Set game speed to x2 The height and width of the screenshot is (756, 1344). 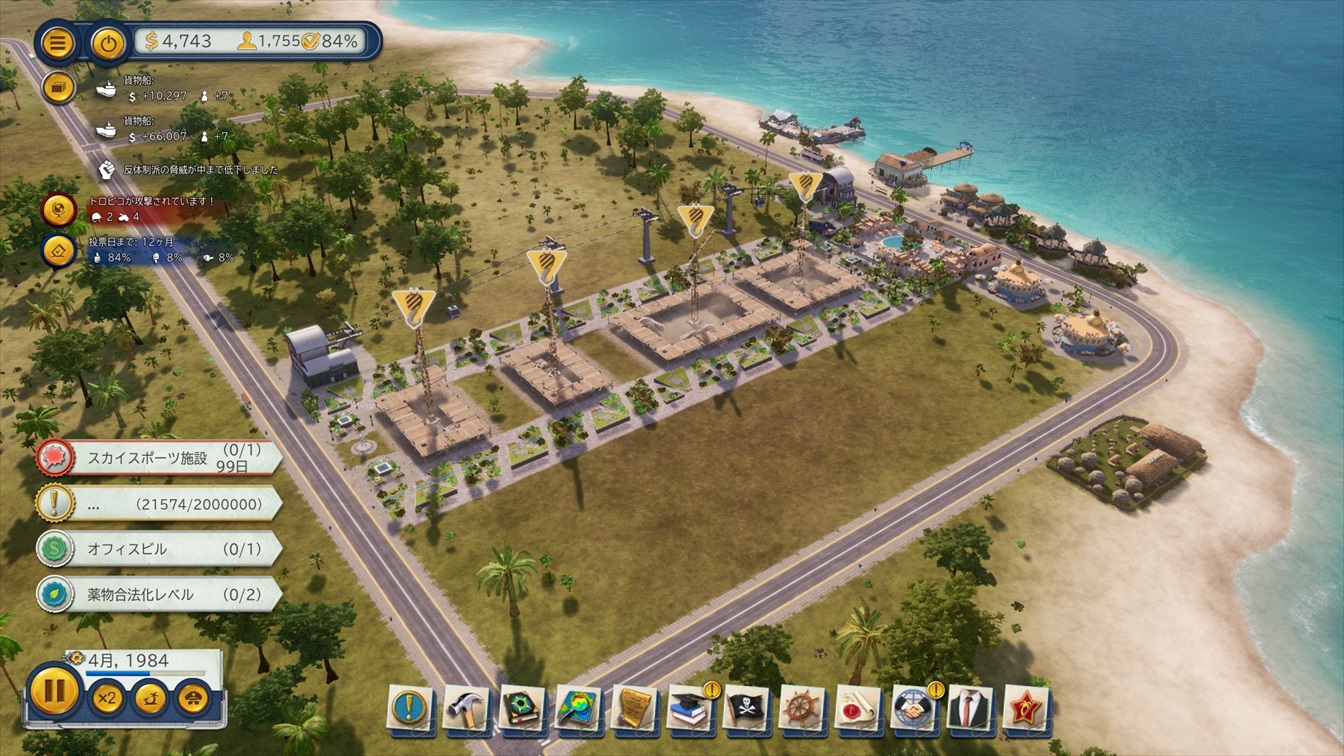point(106,696)
